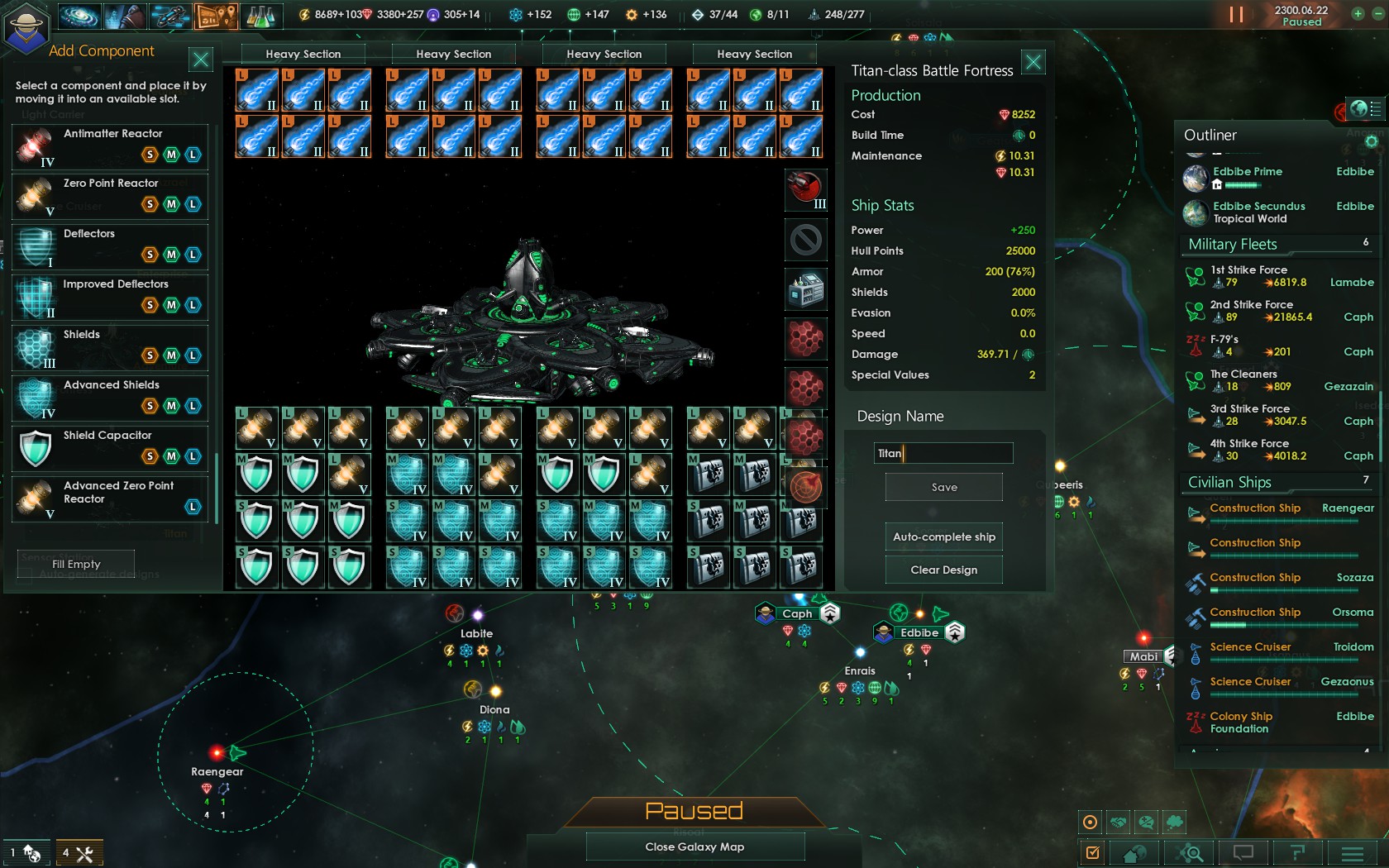Clear Design of the Titan
Screen dimensions: 1389x868
coord(943,570)
